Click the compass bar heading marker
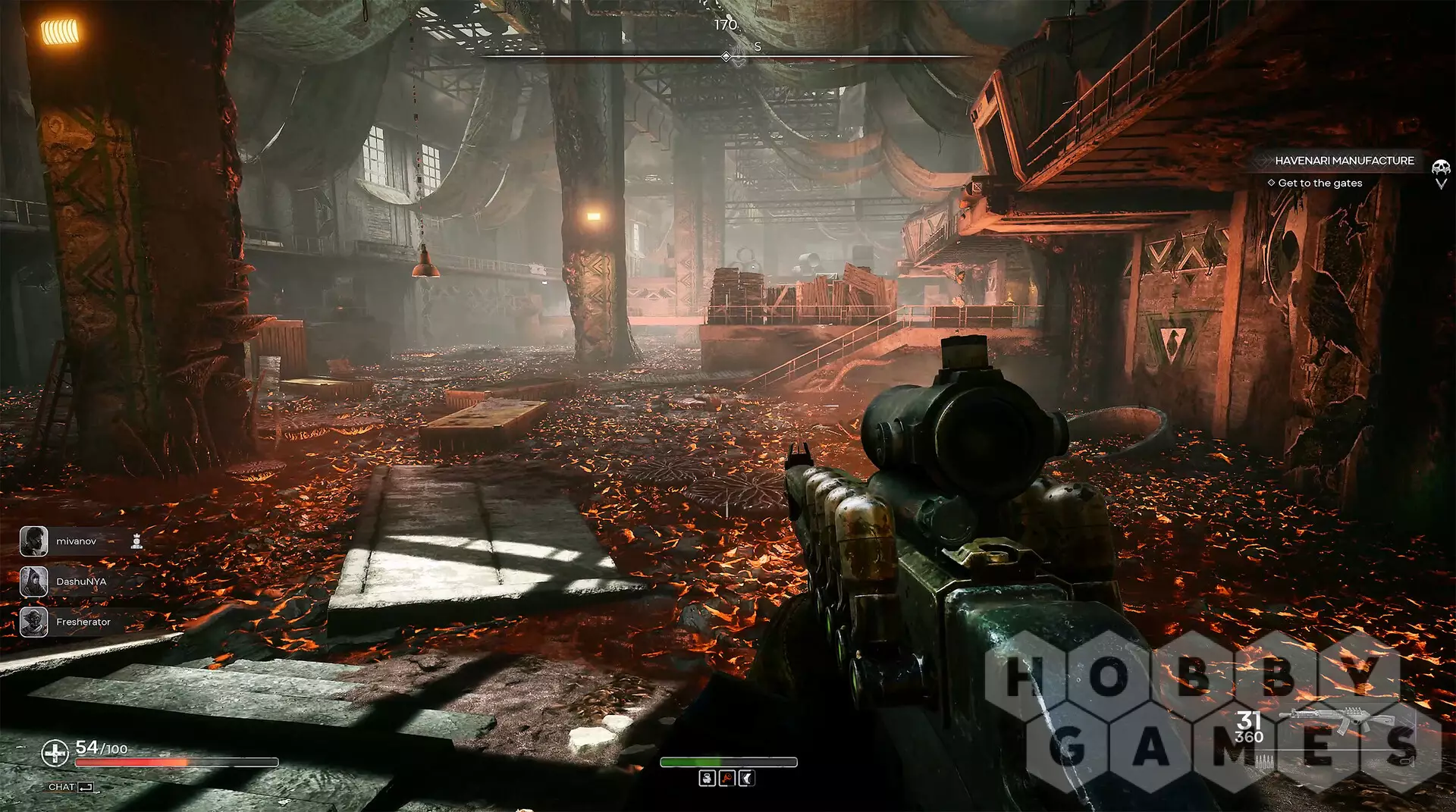Viewport: 1456px width, 812px height. coord(726,57)
